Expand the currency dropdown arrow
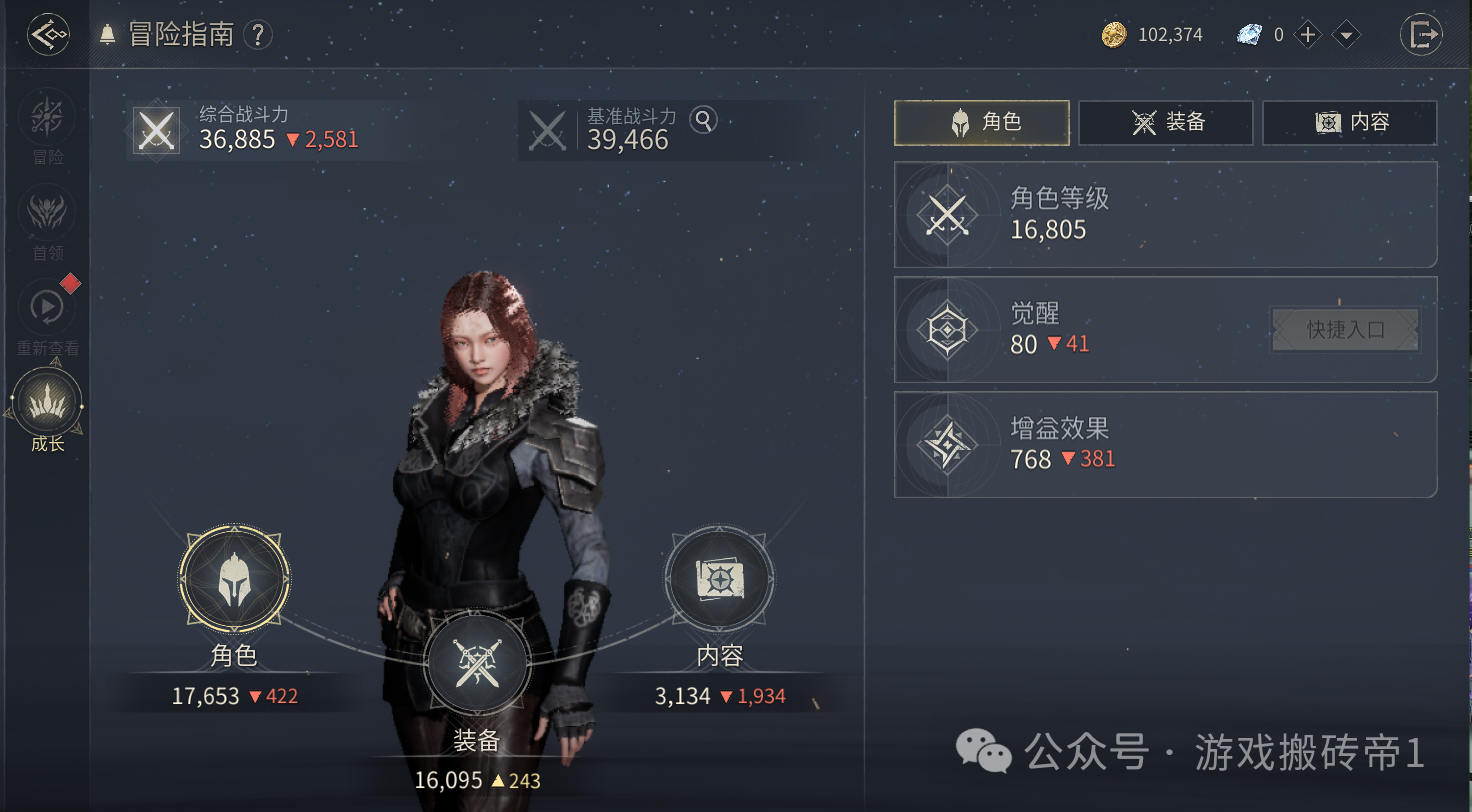Image resolution: width=1472 pixels, height=812 pixels. [x=1347, y=36]
